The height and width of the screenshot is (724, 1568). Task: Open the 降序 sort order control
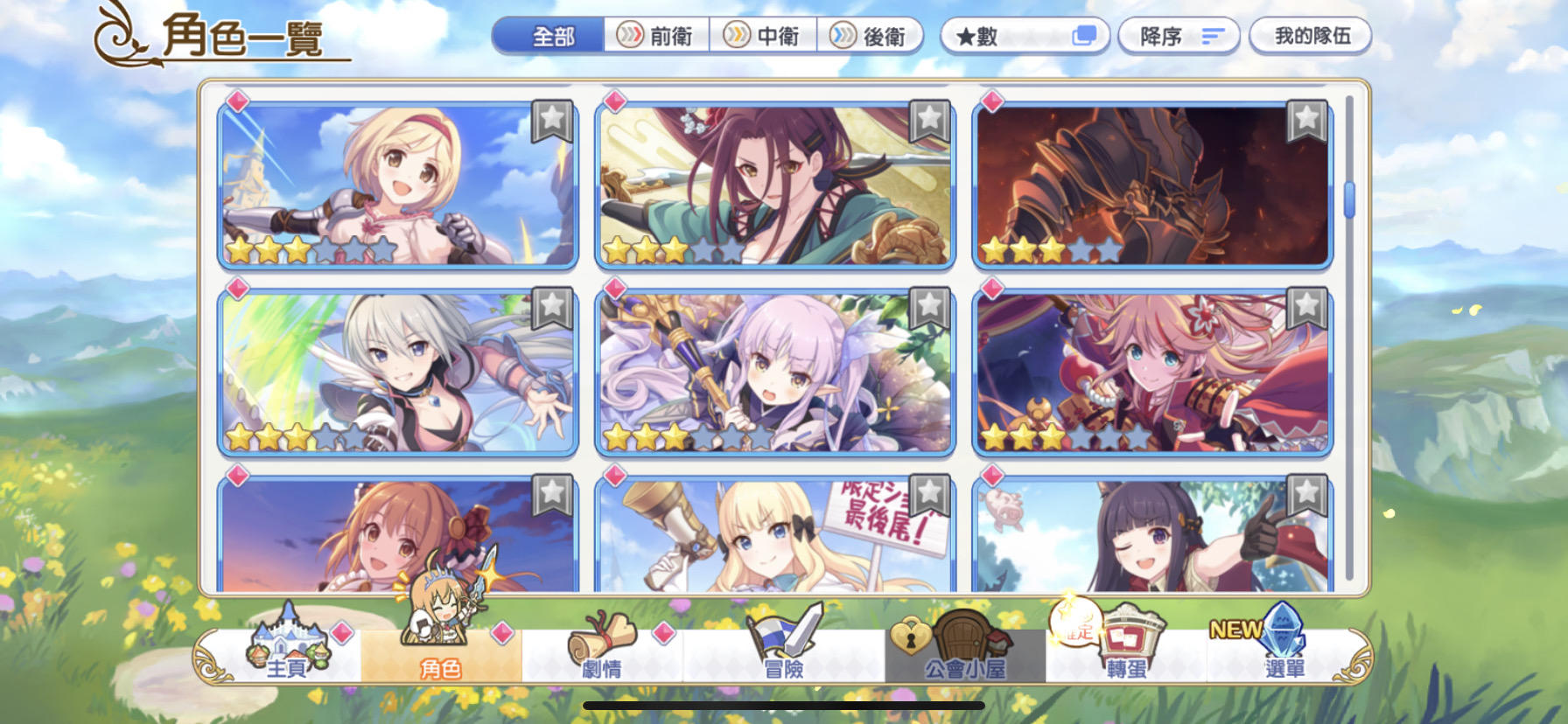click(x=1179, y=36)
